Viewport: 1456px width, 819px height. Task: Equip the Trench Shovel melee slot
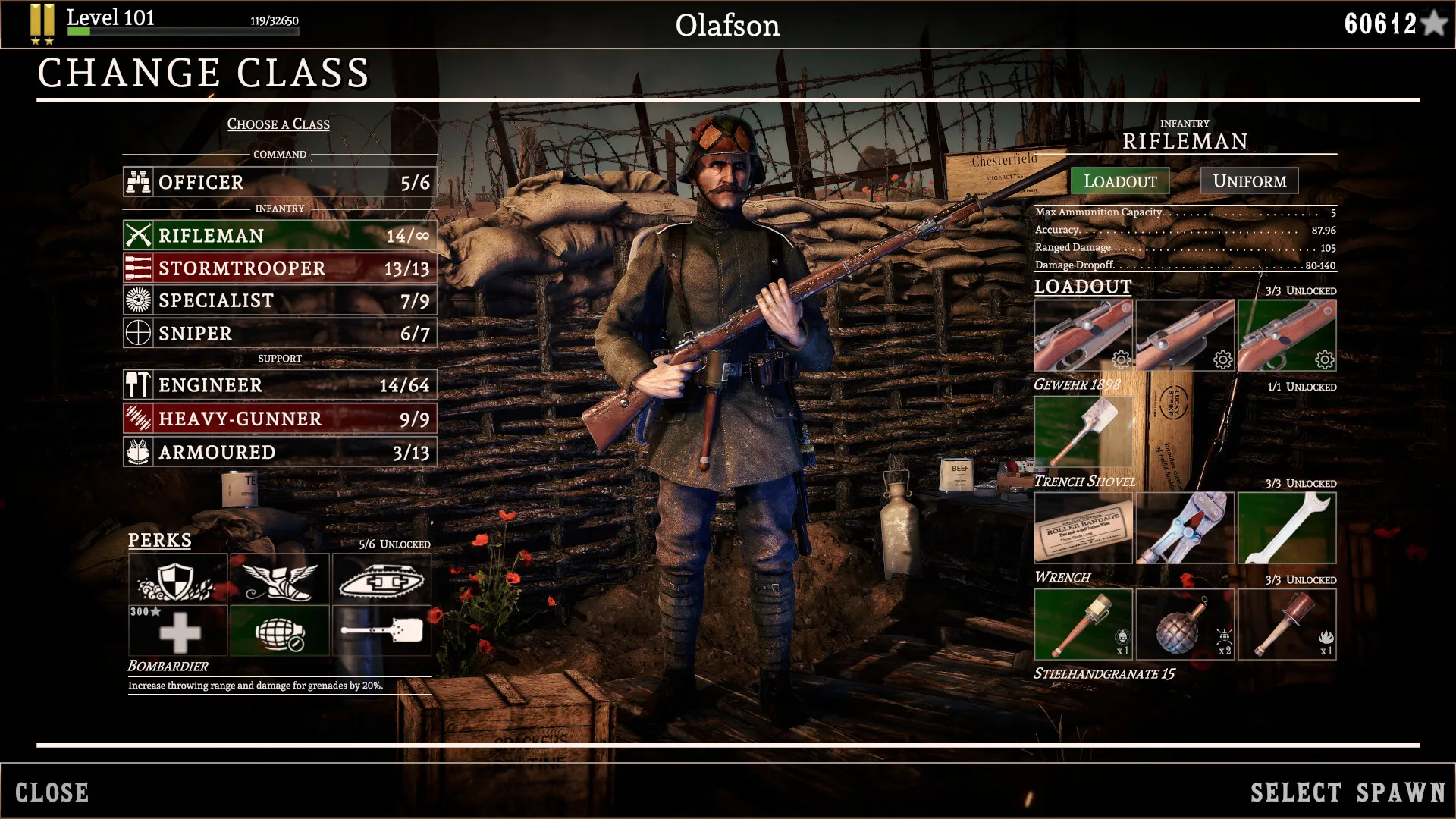click(x=1083, y=431)
